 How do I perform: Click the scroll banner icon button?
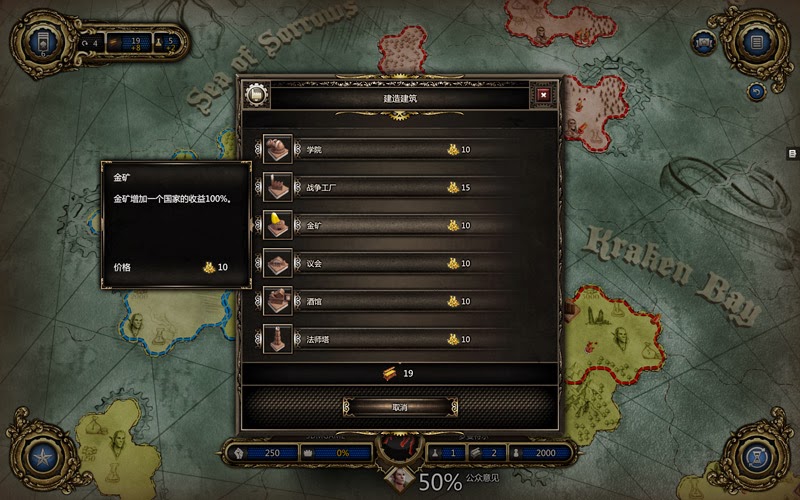[704, 43]
